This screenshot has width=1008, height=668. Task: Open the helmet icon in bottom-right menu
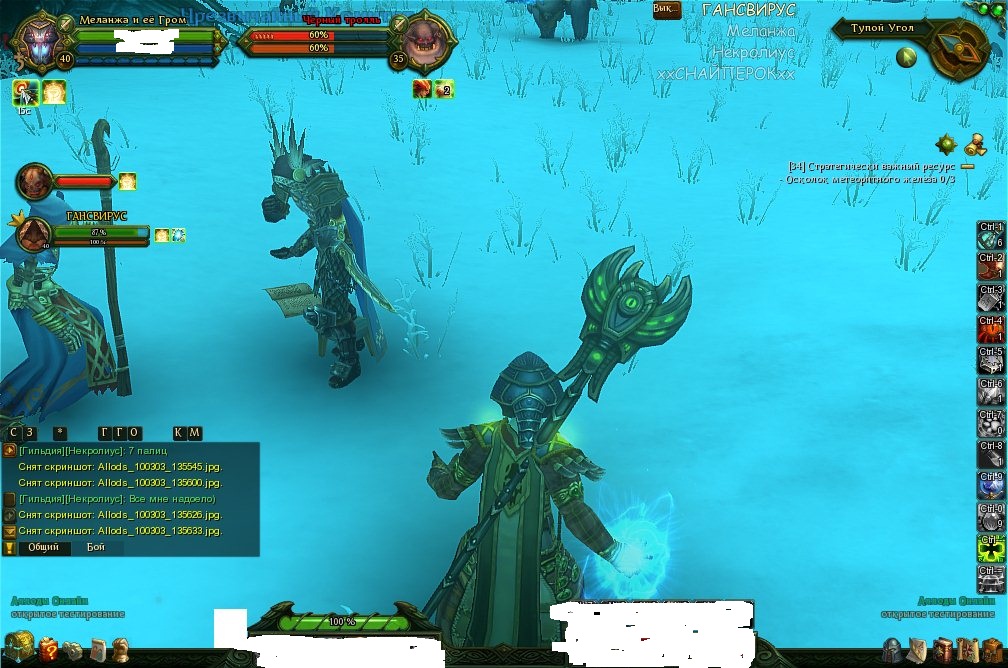tap(892, 650)
